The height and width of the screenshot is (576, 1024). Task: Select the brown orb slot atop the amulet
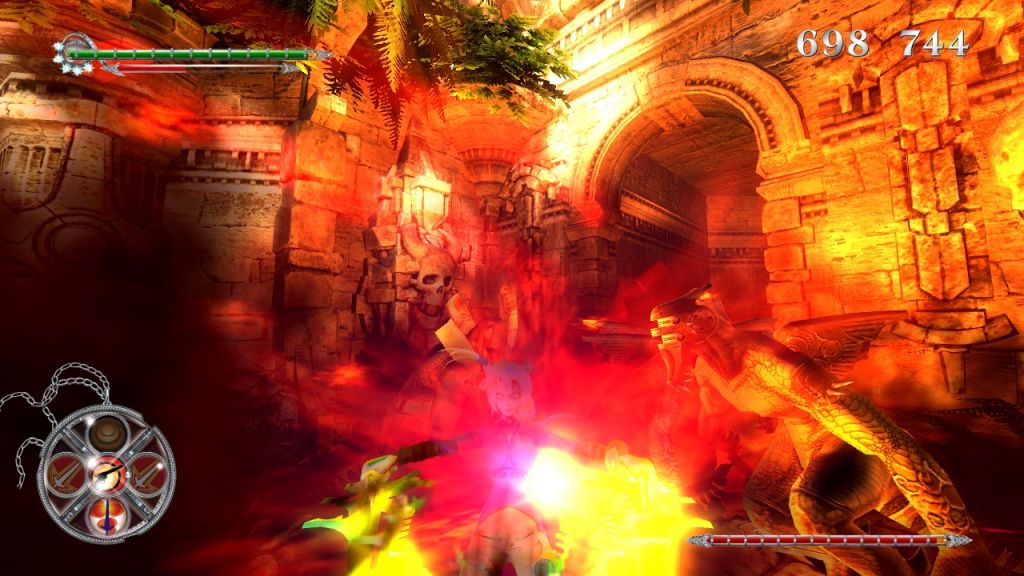pos(105,435)
